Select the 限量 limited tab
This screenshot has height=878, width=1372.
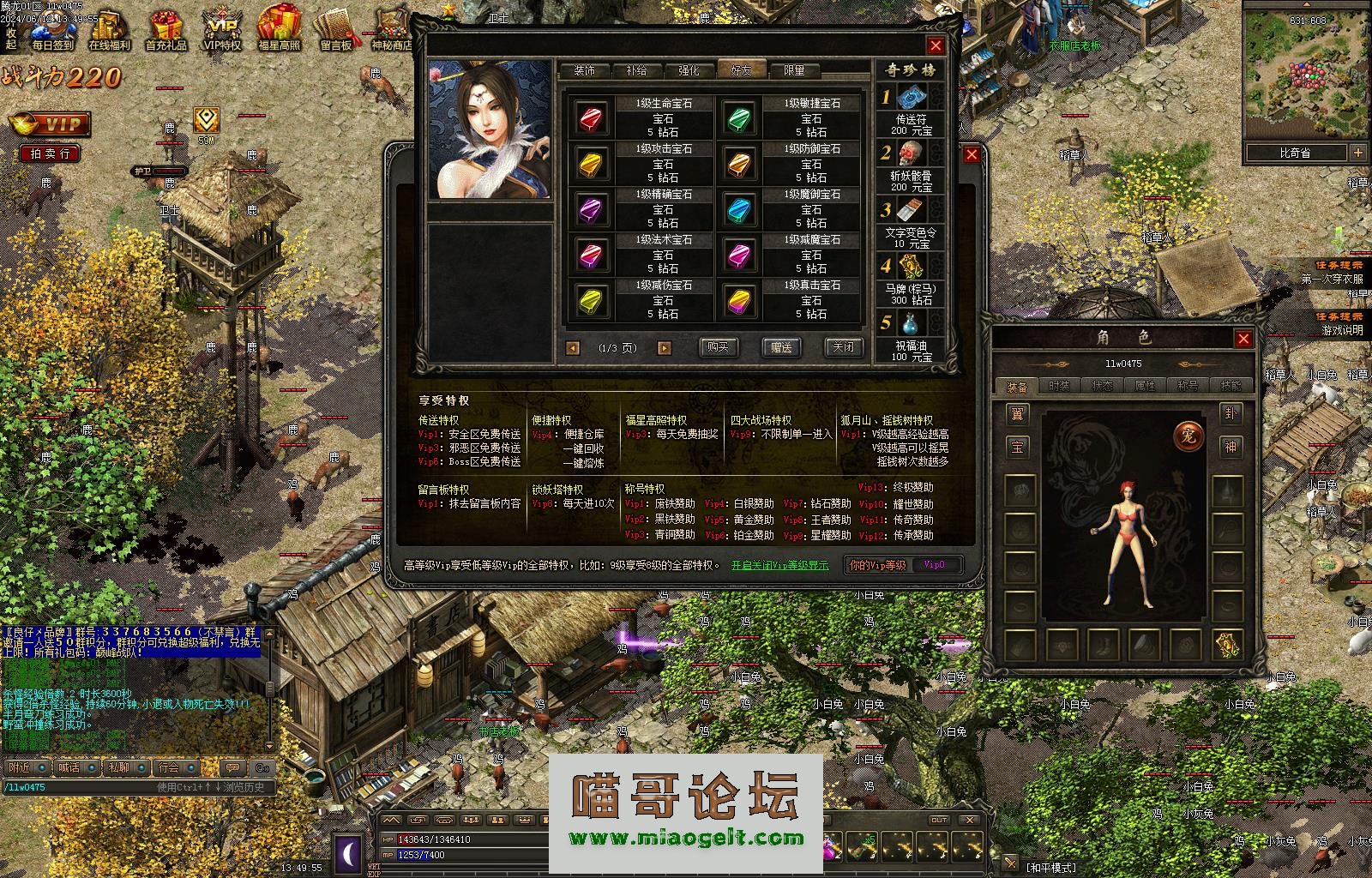[794, 70]
